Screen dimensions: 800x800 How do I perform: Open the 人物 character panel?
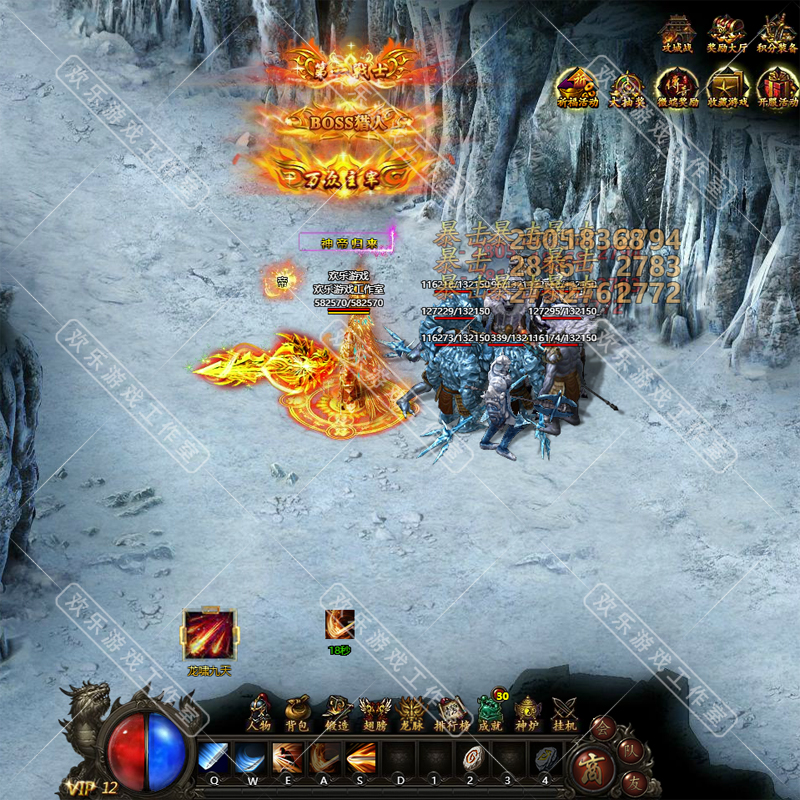[x=259, y=712]
